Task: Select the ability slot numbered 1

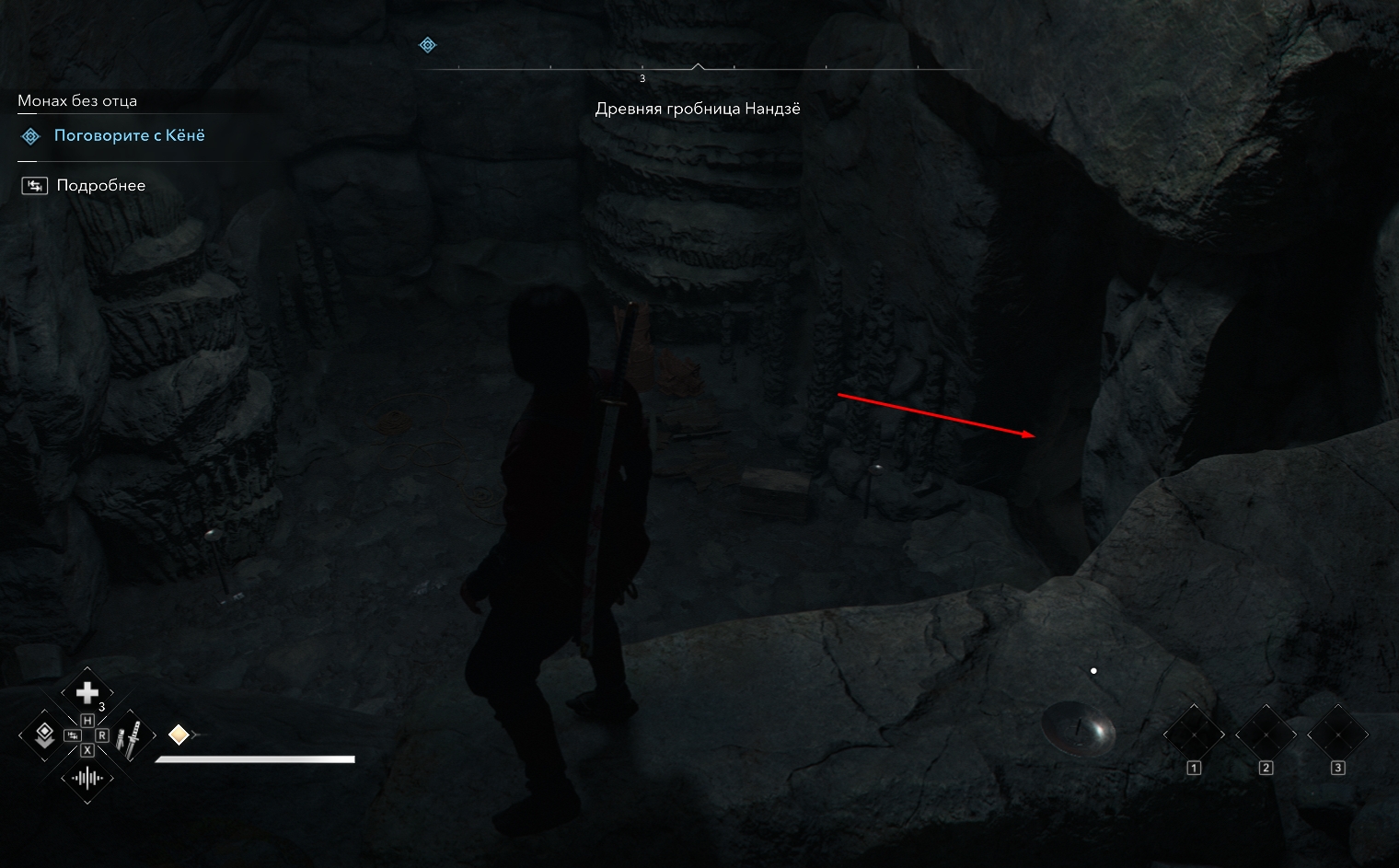Action: point(1194,735)
